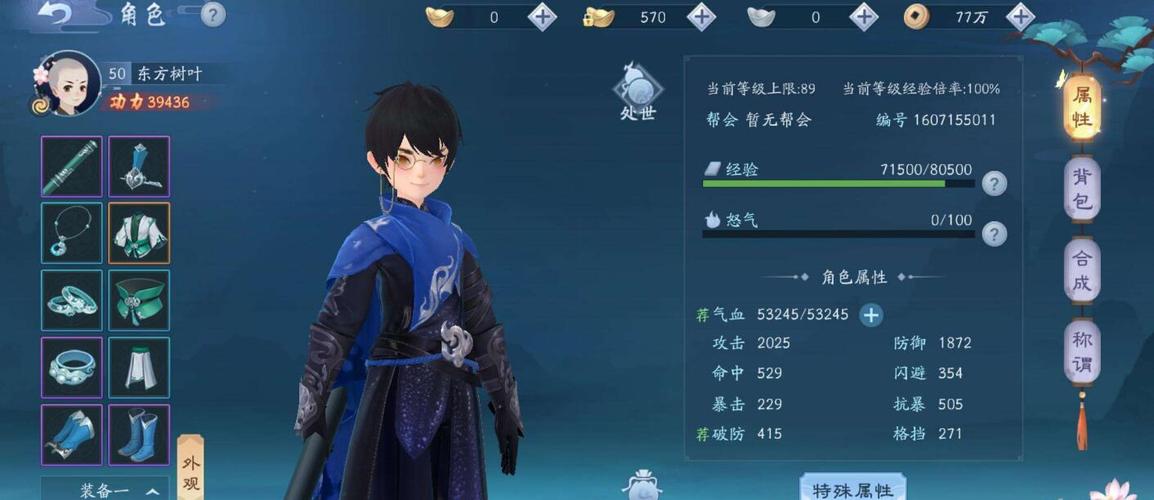Open the help icon beside 角色 title
The height and width of the screenshot is (500, 1154).
213,15
